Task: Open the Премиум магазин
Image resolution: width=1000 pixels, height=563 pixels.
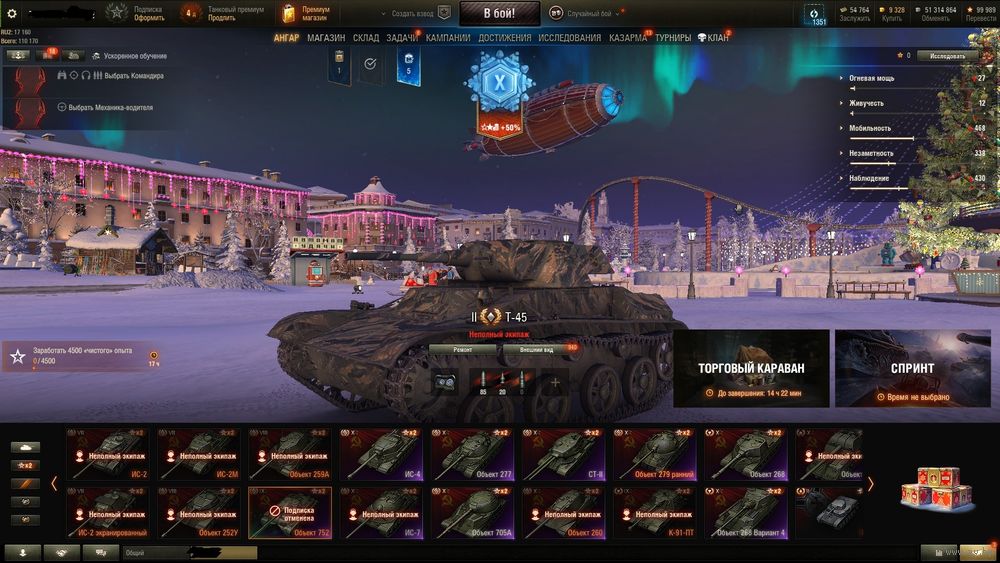Action: [306, 13]
